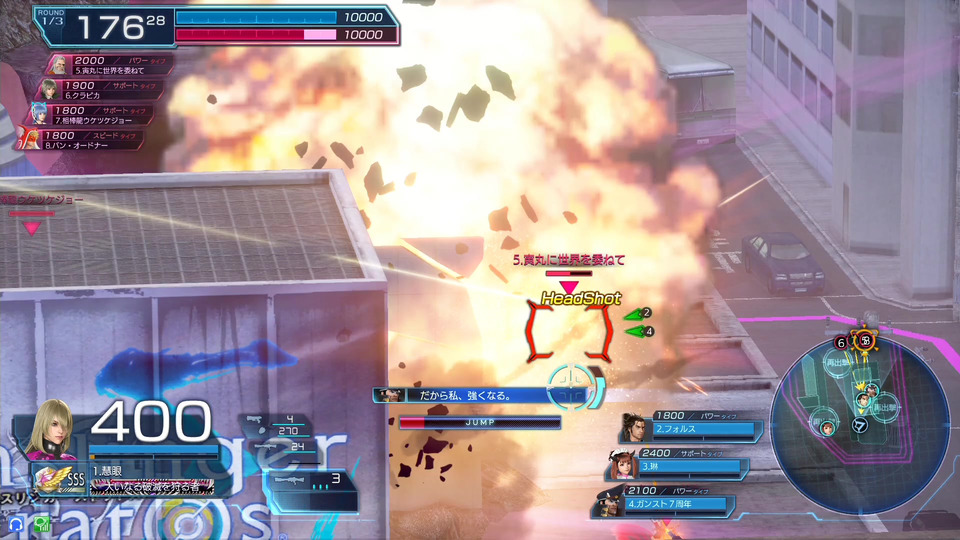
Task: Click the brown-haired teammate marker on minimap
Action: 828,428
